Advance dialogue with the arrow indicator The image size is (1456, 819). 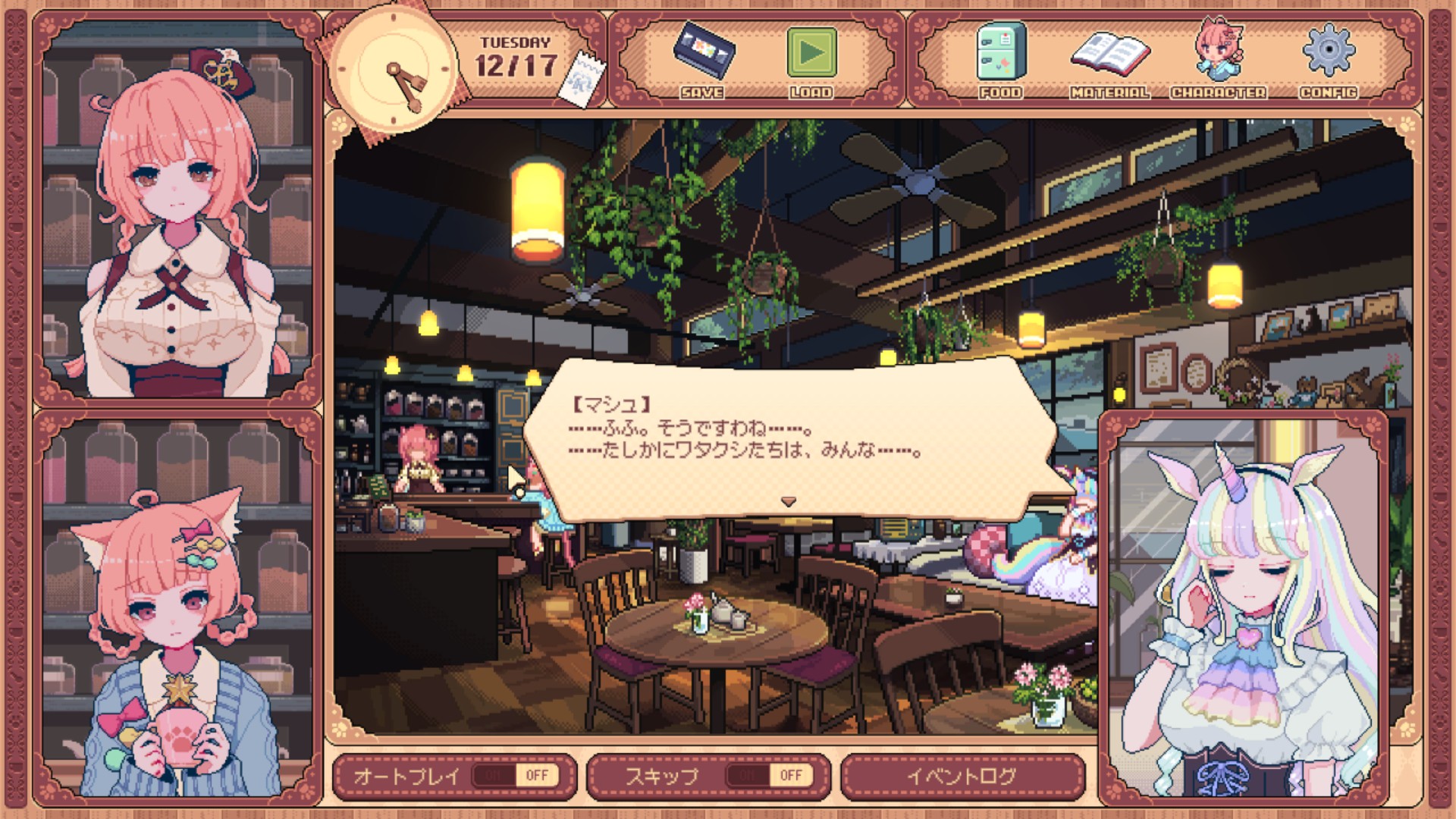[789, 502]
